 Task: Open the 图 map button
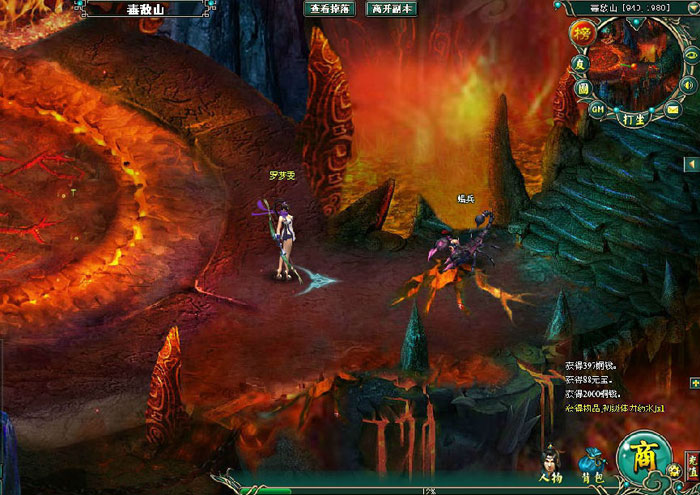582,87
